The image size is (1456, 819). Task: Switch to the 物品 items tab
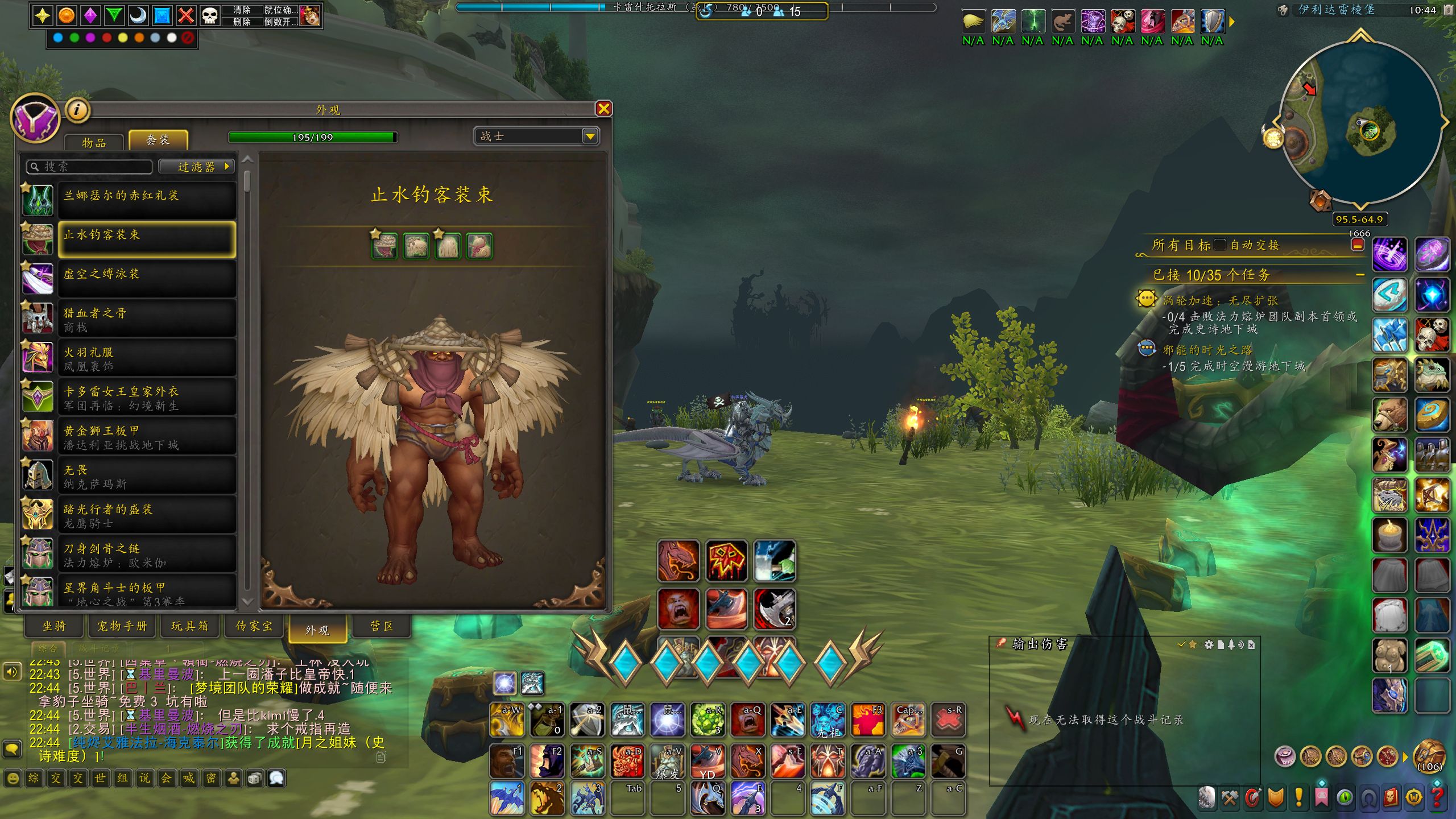coord(94,142)
